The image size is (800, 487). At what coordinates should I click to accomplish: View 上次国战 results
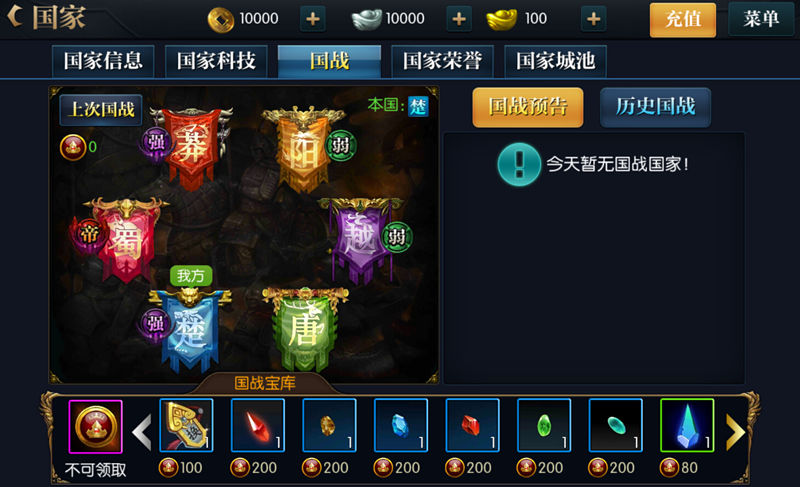100,110
